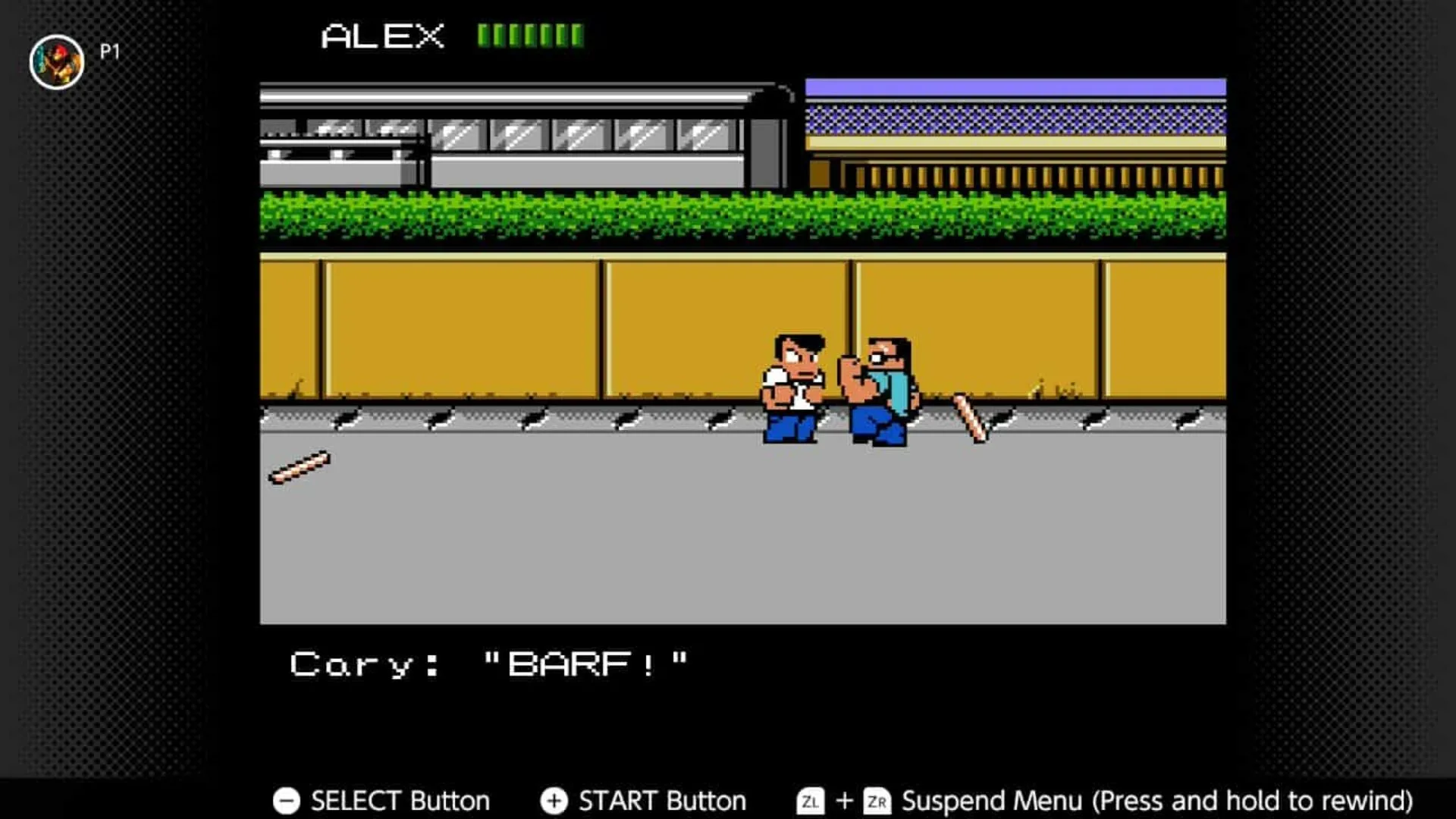This screenshot has width=1456, height=819.
Task: Click the Cary BARF dialogue text
Action: click(x=489, y=662)
